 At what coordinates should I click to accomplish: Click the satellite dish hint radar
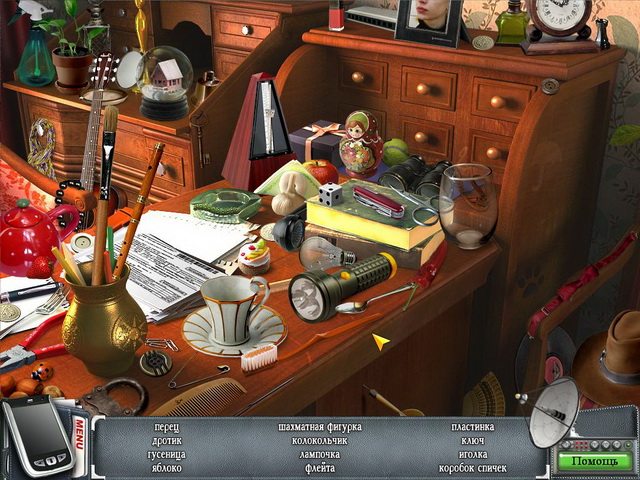553,411
